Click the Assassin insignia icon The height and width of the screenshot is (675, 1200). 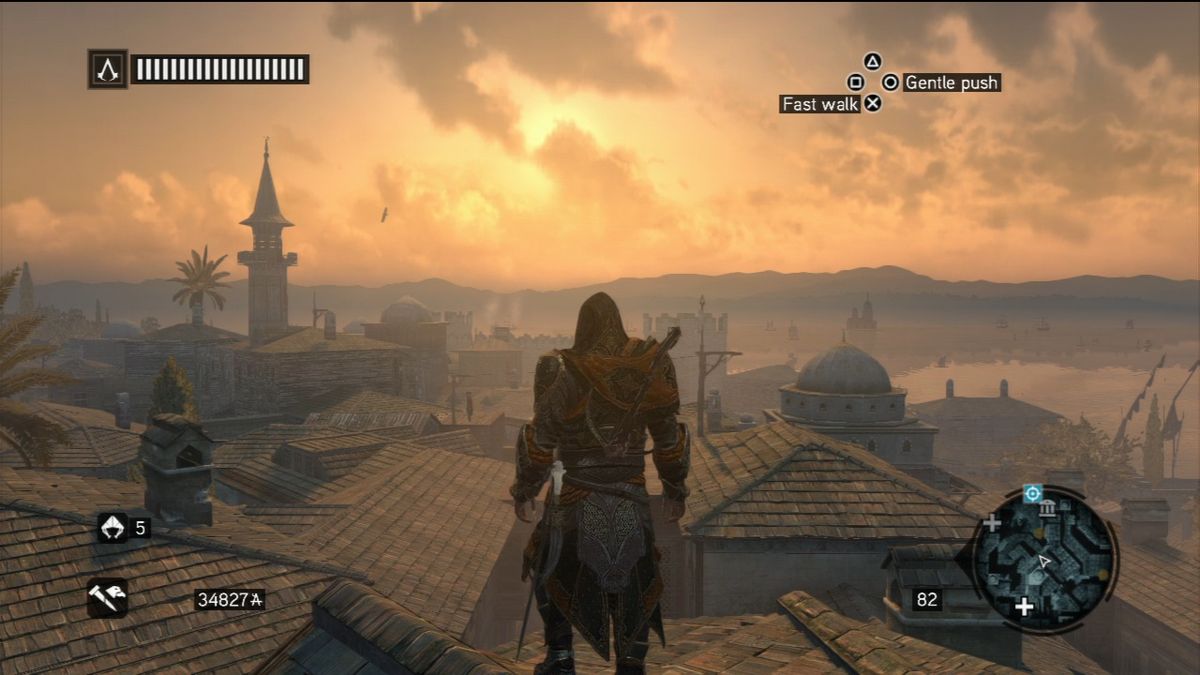click(x=107, y=69)
